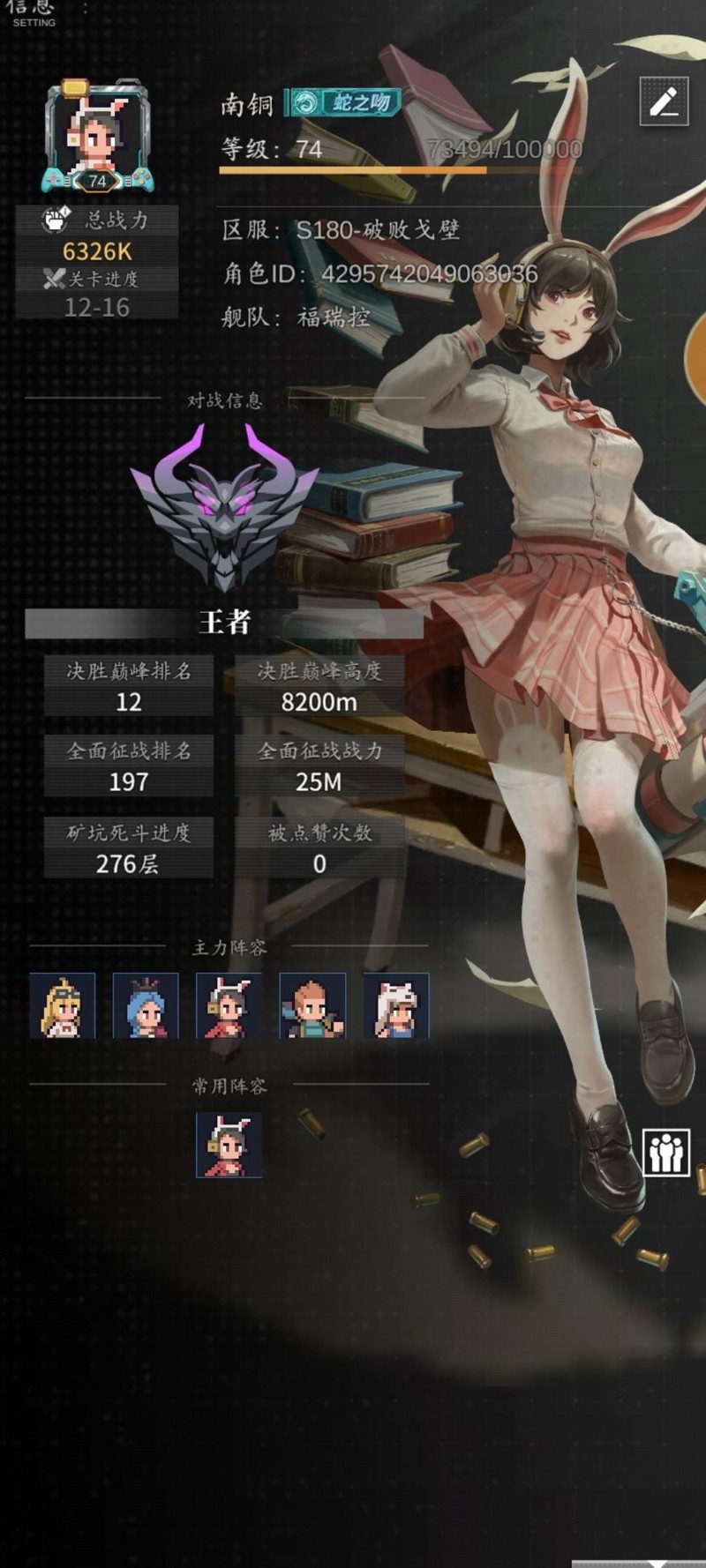
Task: Select the blonde hero in 主力阵容
Action: click(62, 1005)
